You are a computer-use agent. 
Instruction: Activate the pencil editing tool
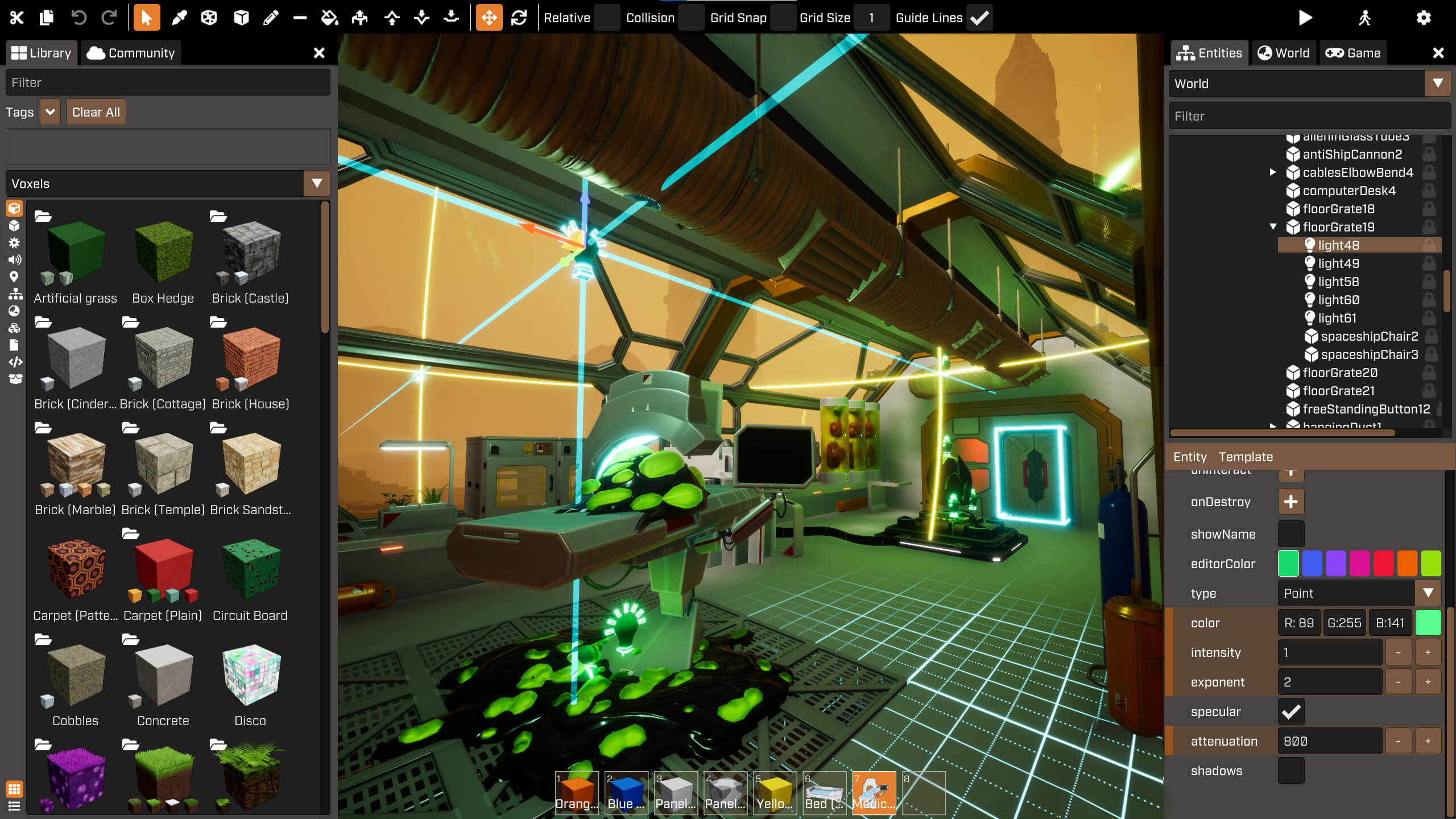coord(271,18)
